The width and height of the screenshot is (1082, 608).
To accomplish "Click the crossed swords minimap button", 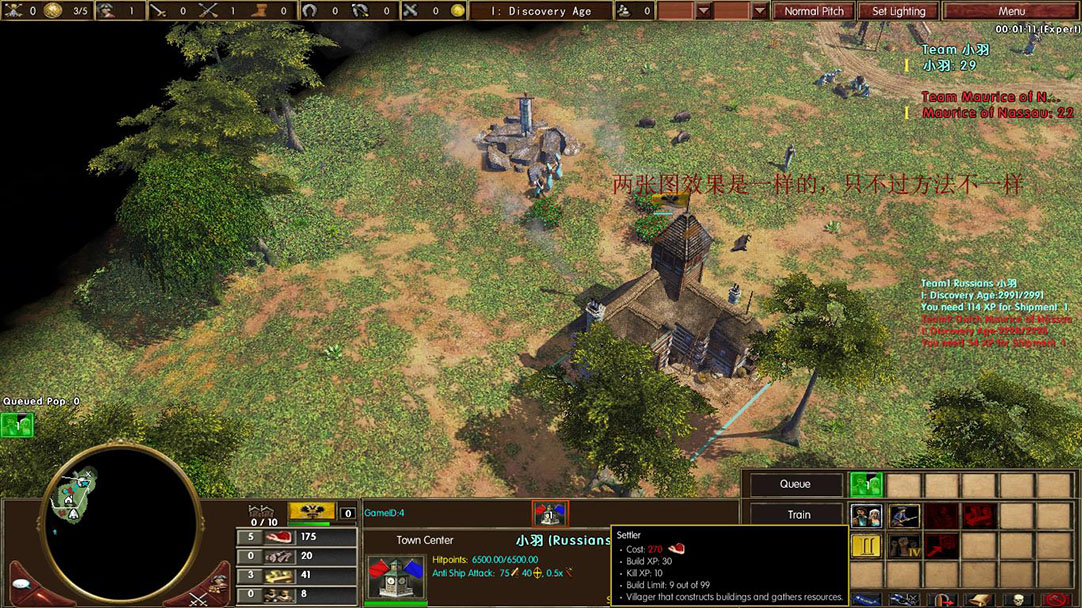I will click(x=198, y=597).
